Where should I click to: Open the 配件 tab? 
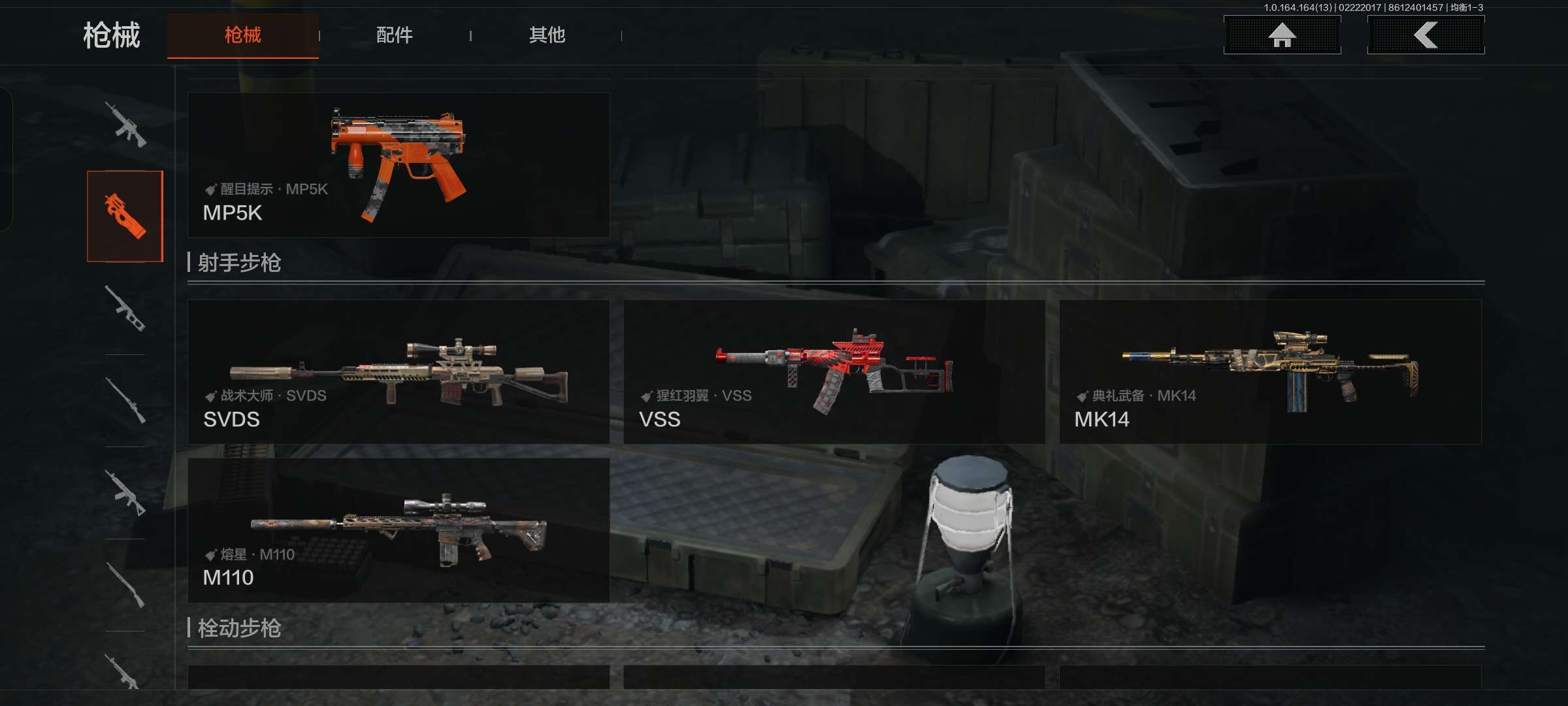(394, 35)
